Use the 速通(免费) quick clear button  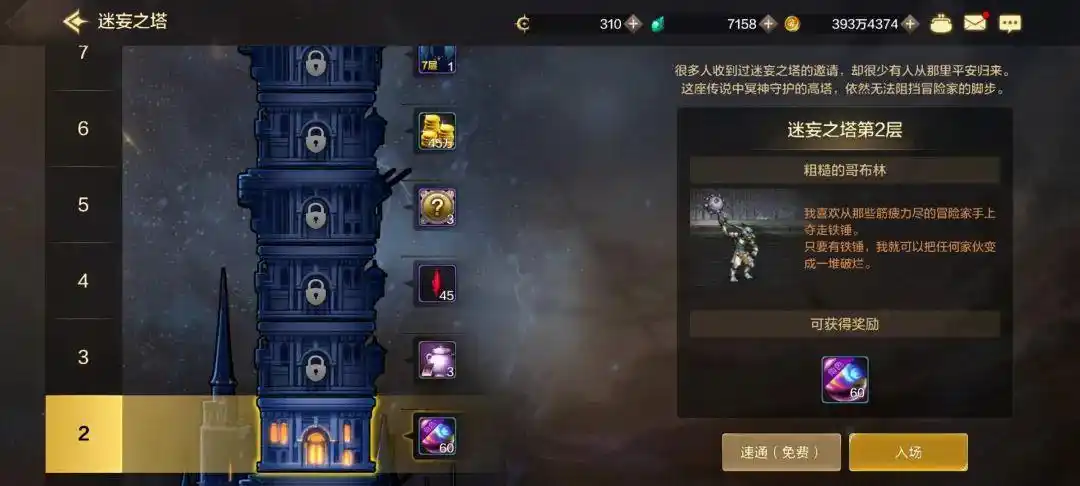pos(781,452)
